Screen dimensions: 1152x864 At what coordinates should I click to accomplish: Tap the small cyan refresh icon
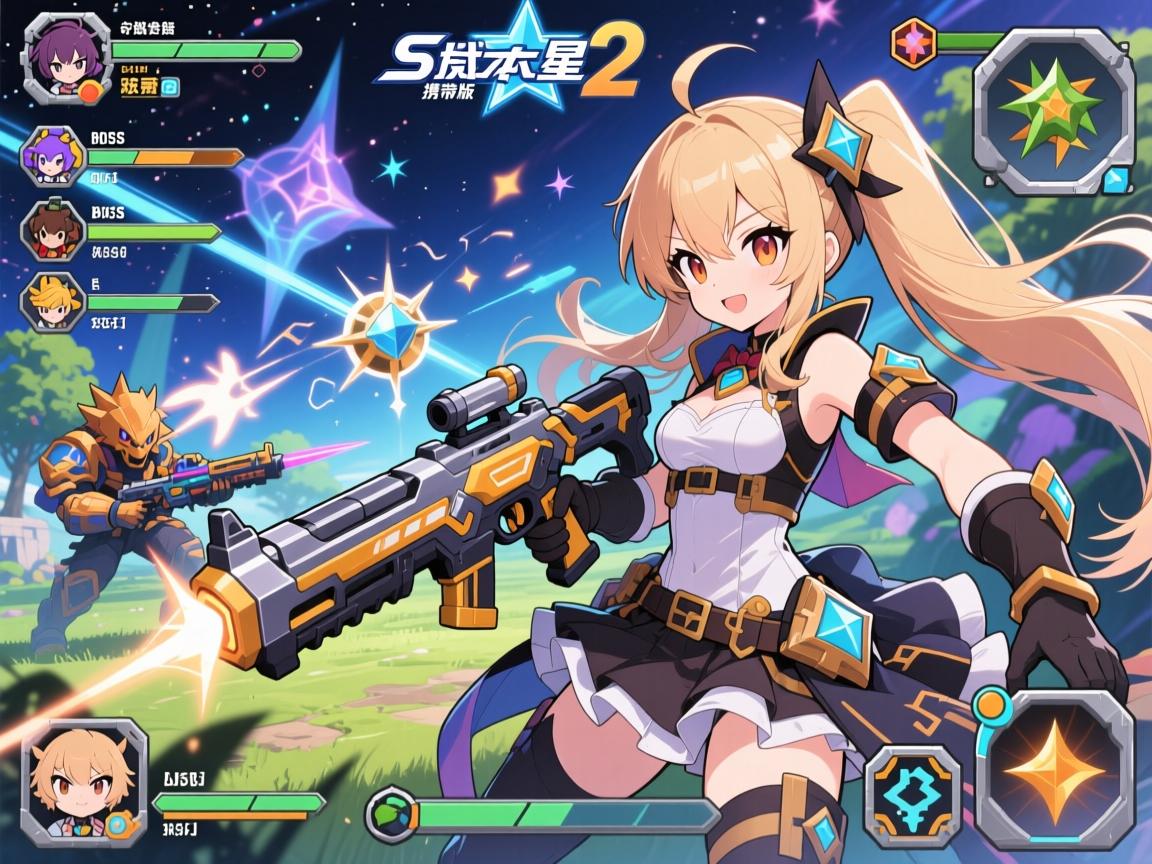coord(170,87)
